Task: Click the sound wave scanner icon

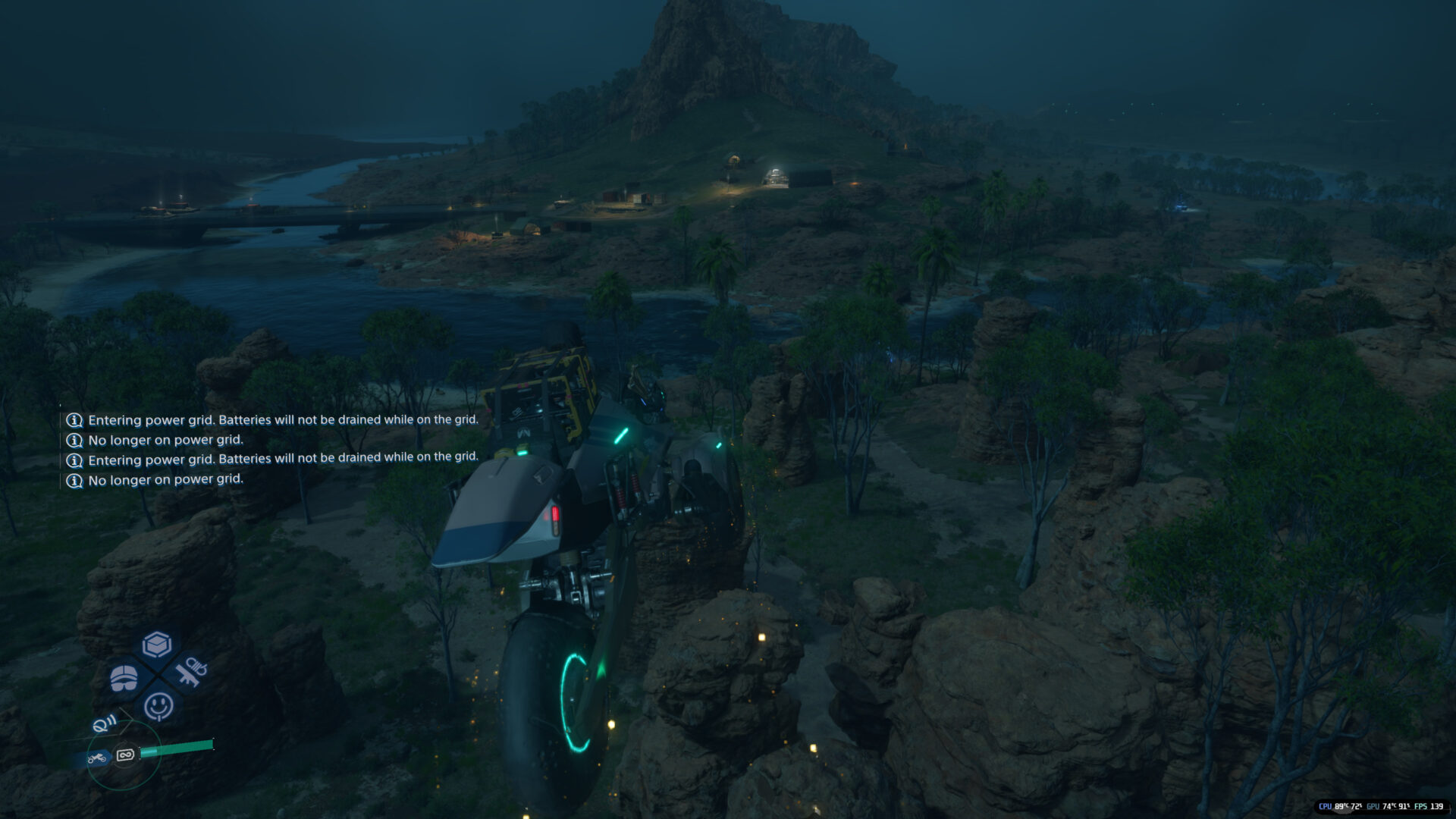Action: 104,723
